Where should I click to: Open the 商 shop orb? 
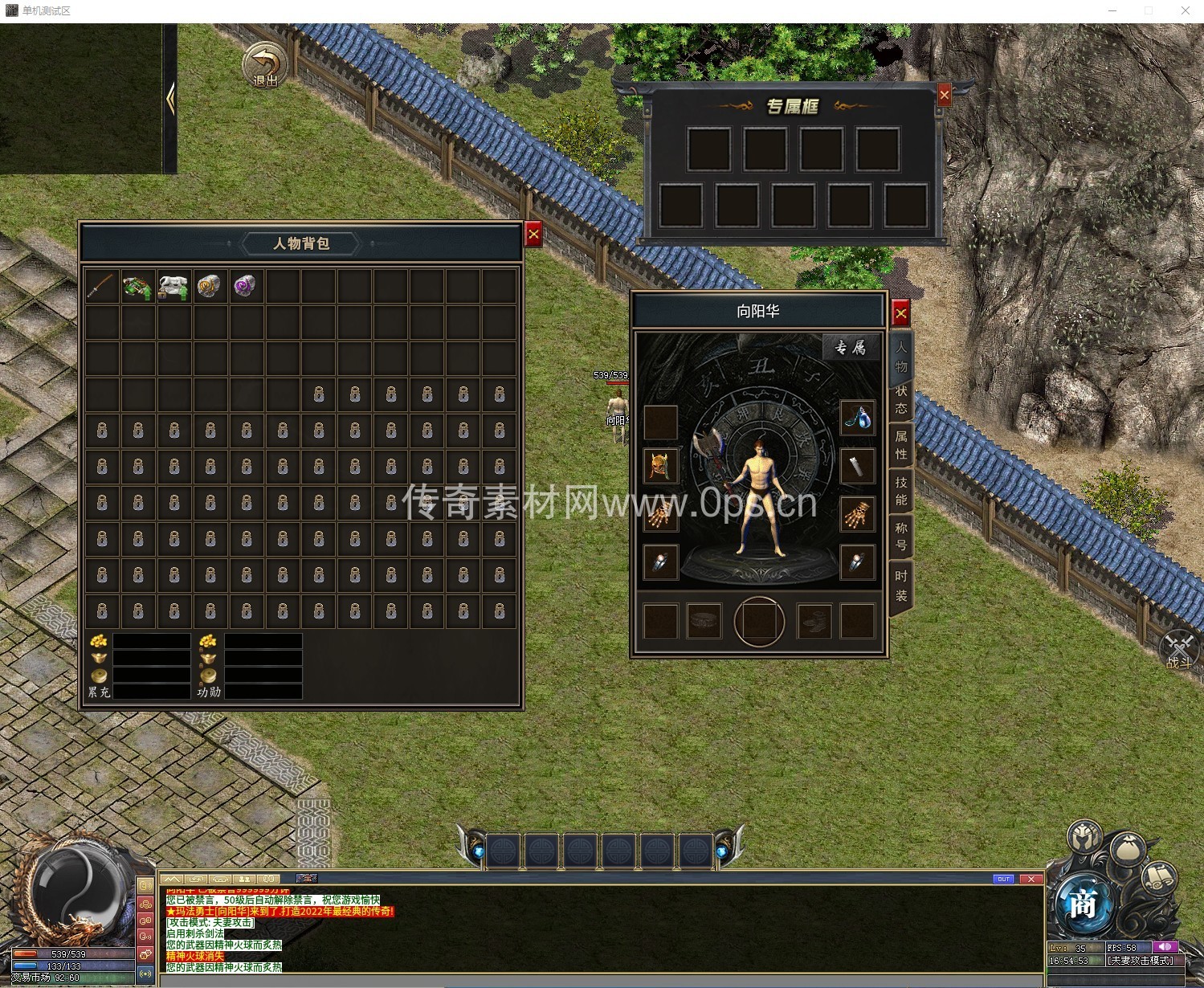(x=1082, y=905)
